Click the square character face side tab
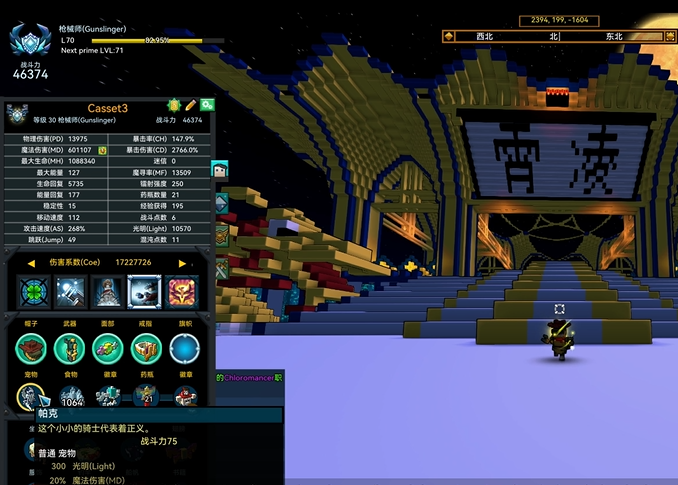 221,170
